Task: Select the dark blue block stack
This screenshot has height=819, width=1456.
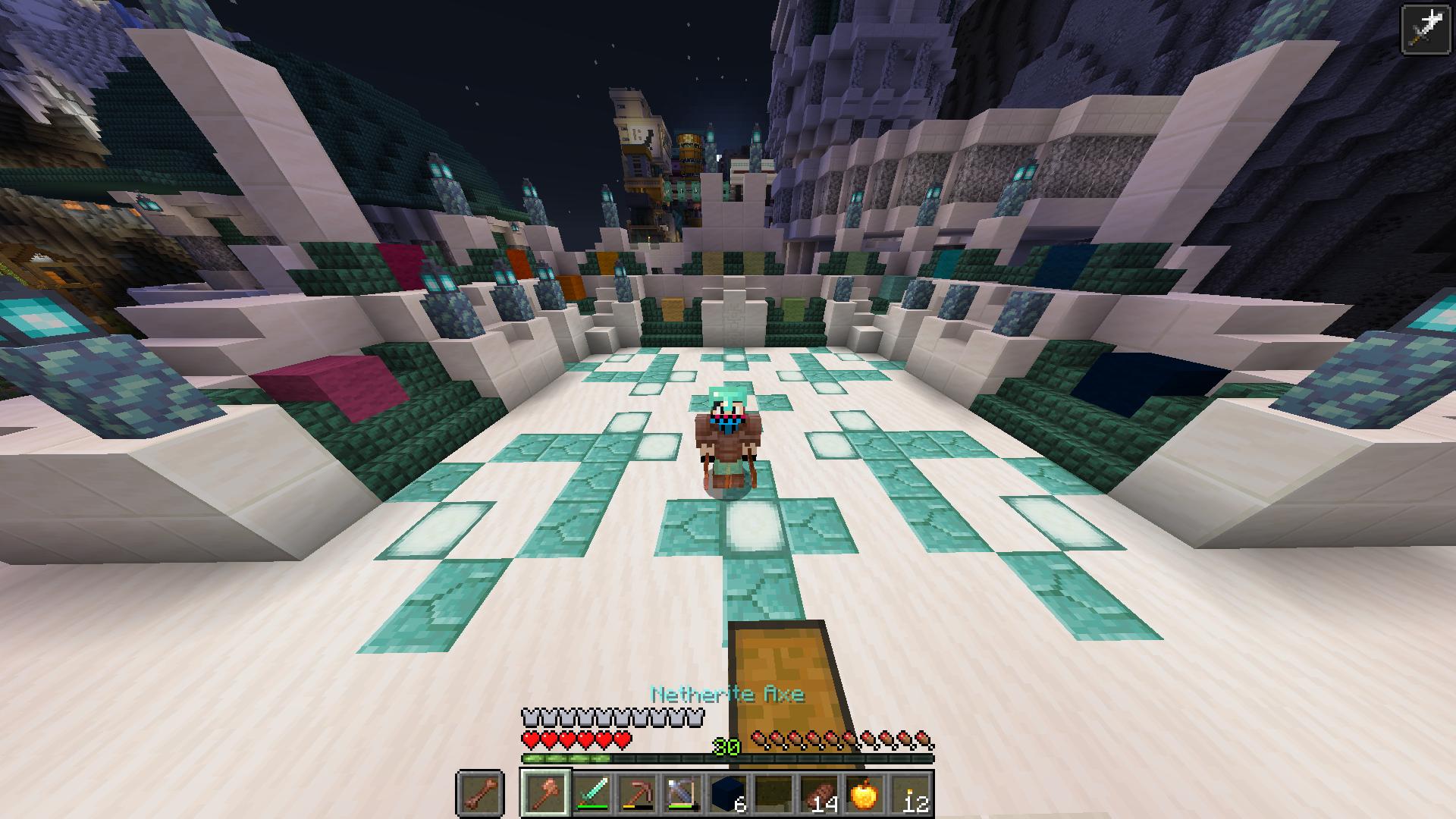Action: coord(726,794)
